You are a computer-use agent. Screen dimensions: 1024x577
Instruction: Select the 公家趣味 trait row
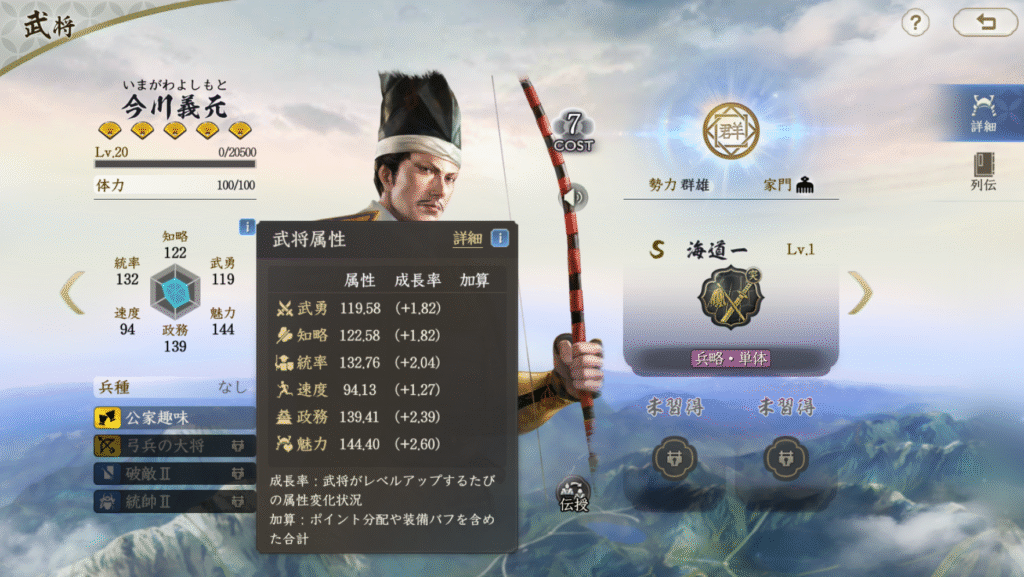[175, 418]
